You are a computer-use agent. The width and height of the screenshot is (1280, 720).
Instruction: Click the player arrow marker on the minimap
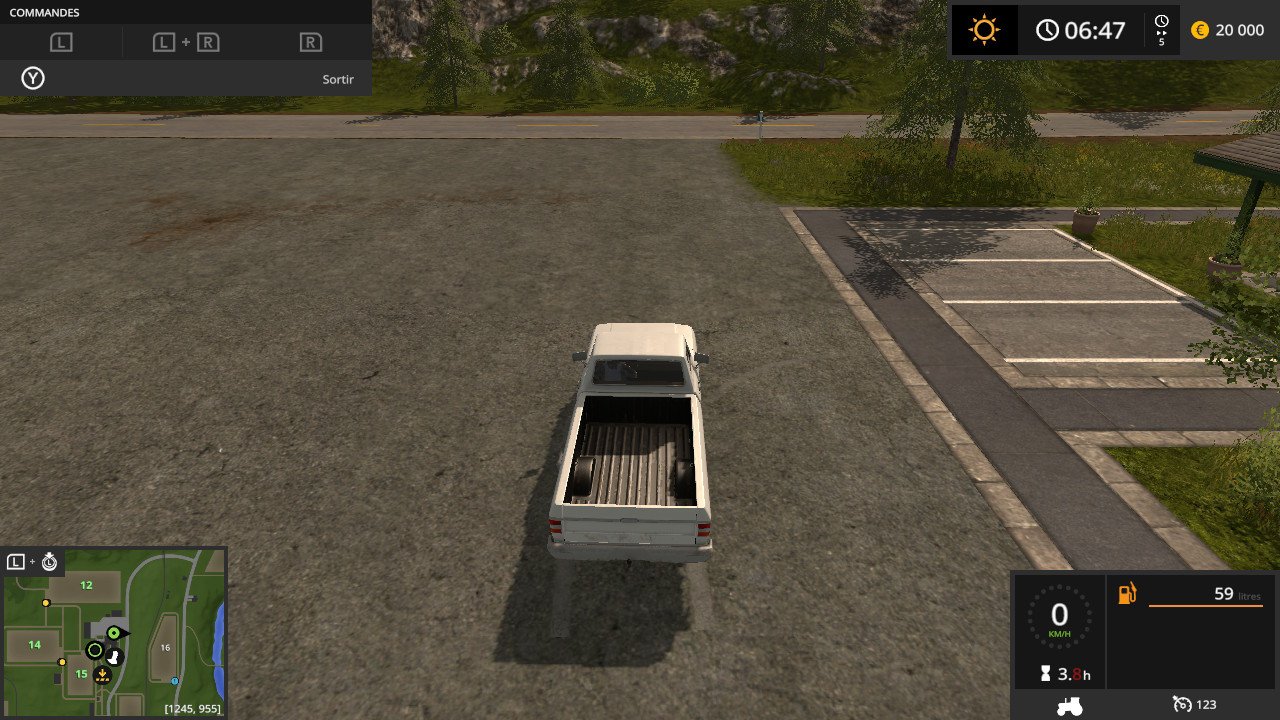pyautogui.click(x=115, y=633)
